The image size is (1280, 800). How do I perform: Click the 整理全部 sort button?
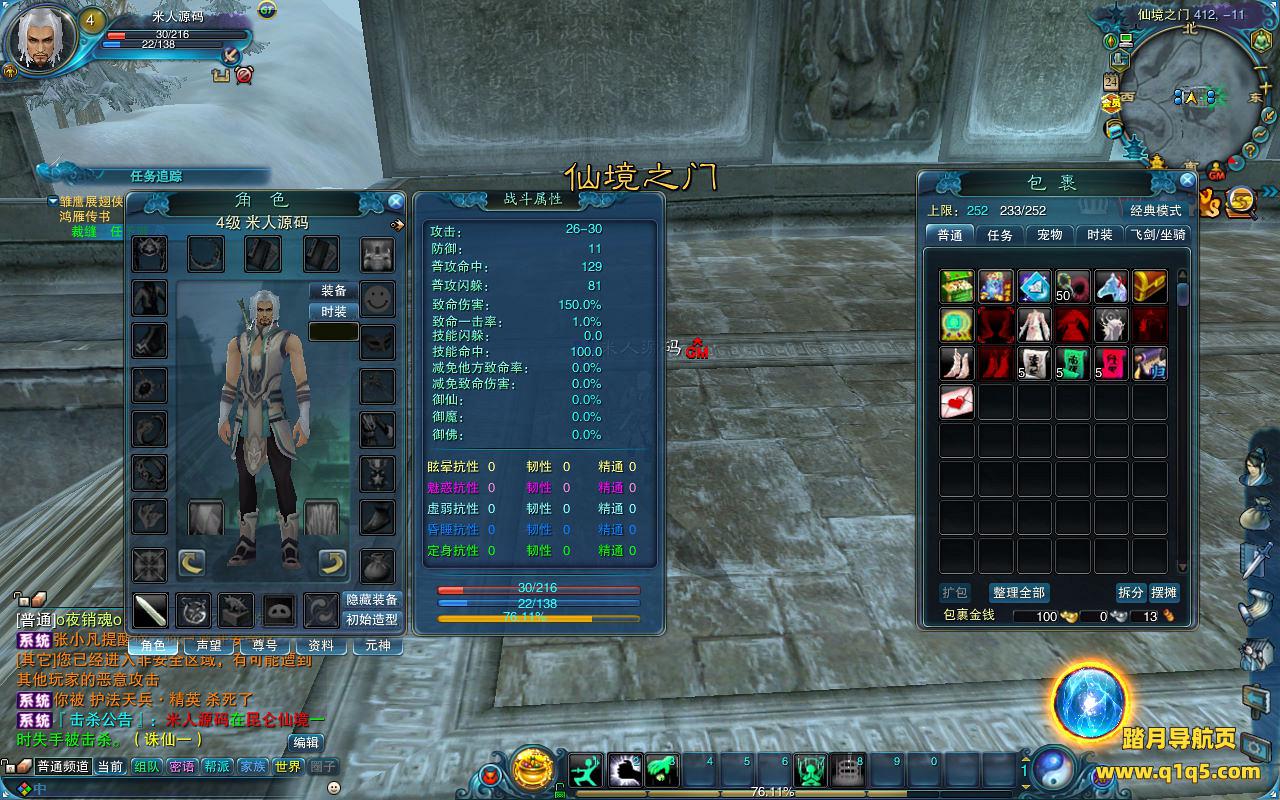coord(1019,593)
